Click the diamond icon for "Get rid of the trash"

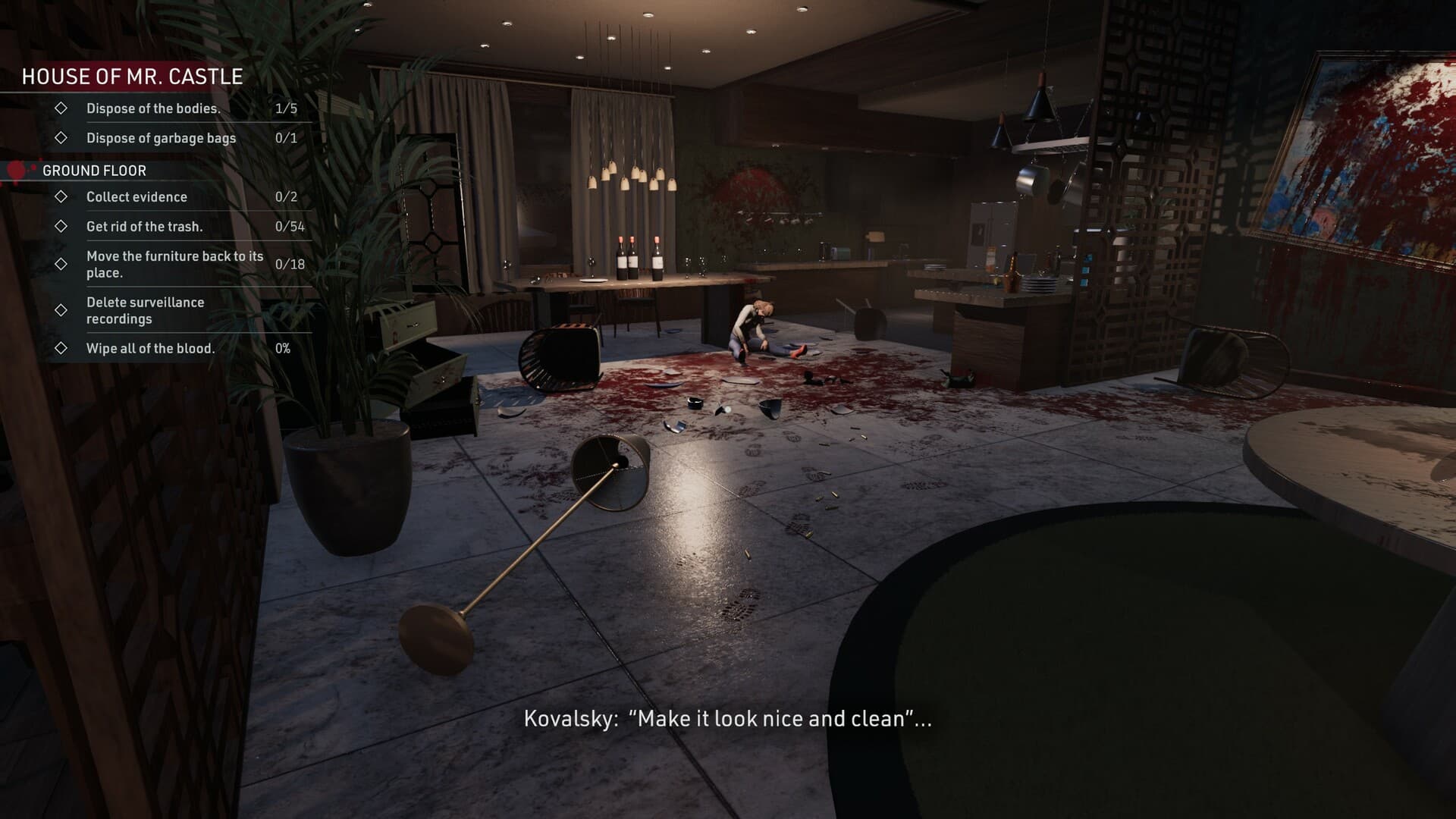[61, 226]
